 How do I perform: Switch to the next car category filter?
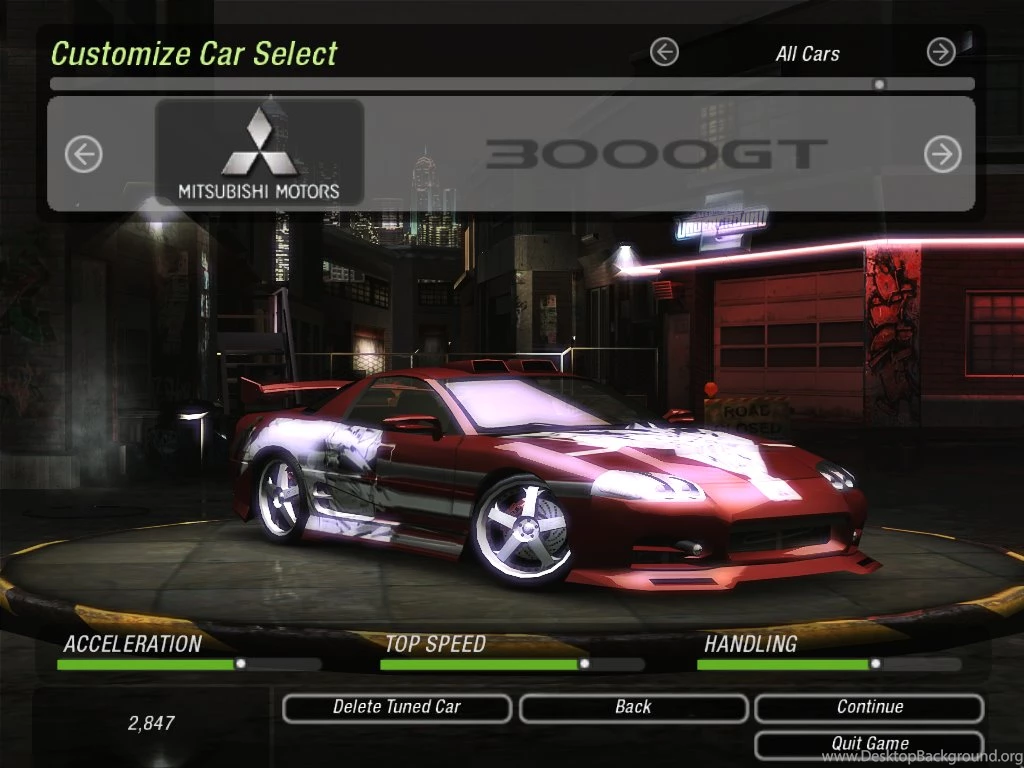click(941, 52)
